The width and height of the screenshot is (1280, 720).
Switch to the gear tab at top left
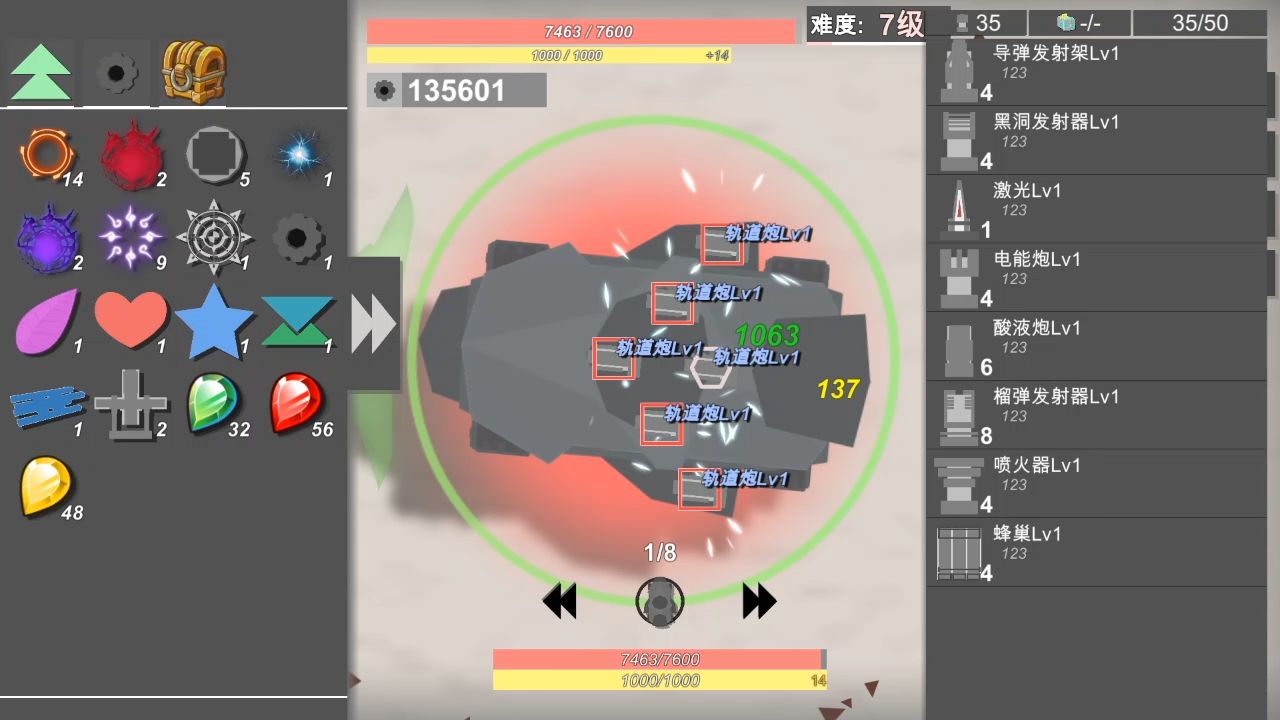115,73
